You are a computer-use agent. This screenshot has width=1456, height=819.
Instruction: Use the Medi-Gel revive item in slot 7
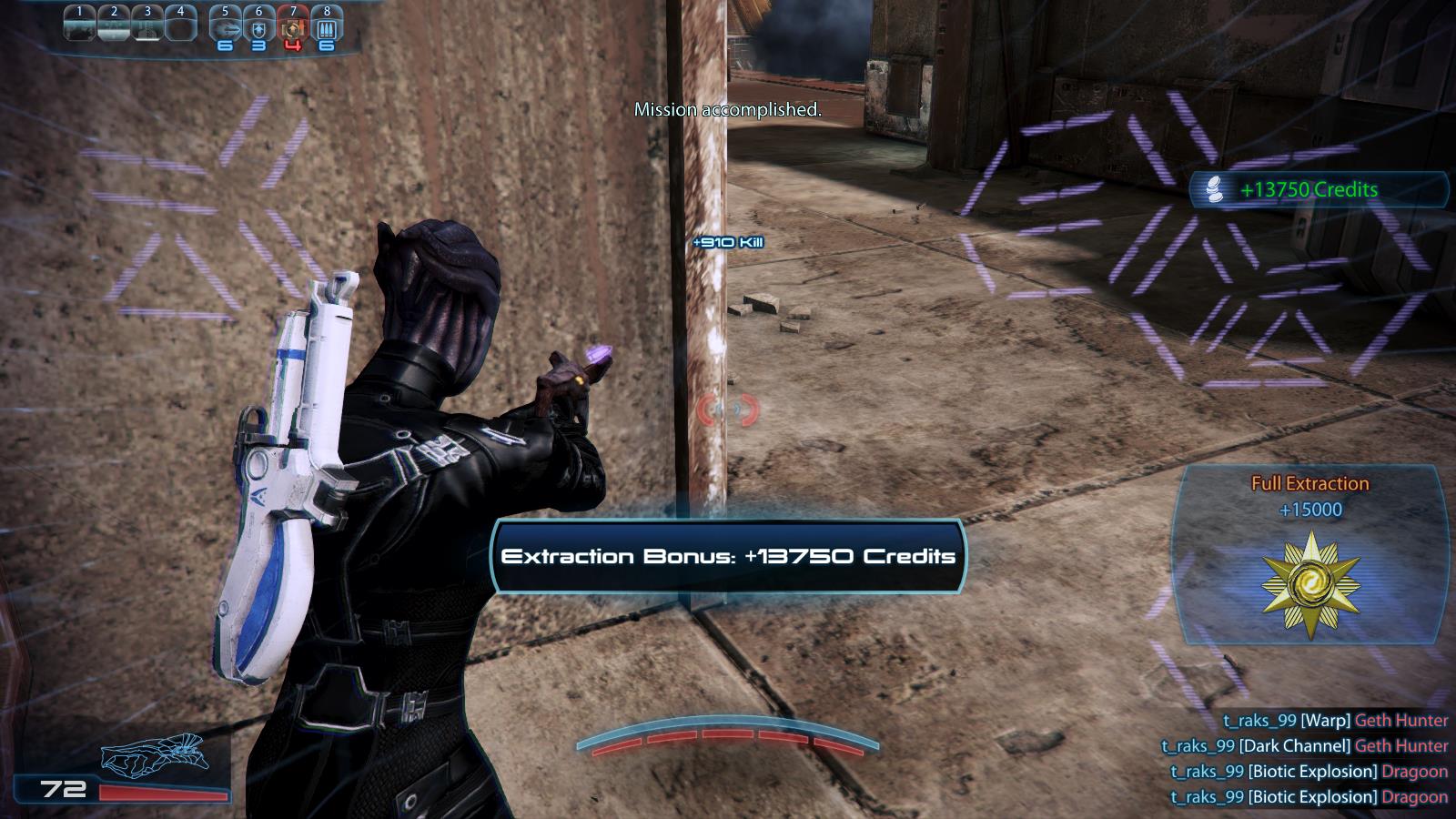pyautogui.click(x=292, y=27)
